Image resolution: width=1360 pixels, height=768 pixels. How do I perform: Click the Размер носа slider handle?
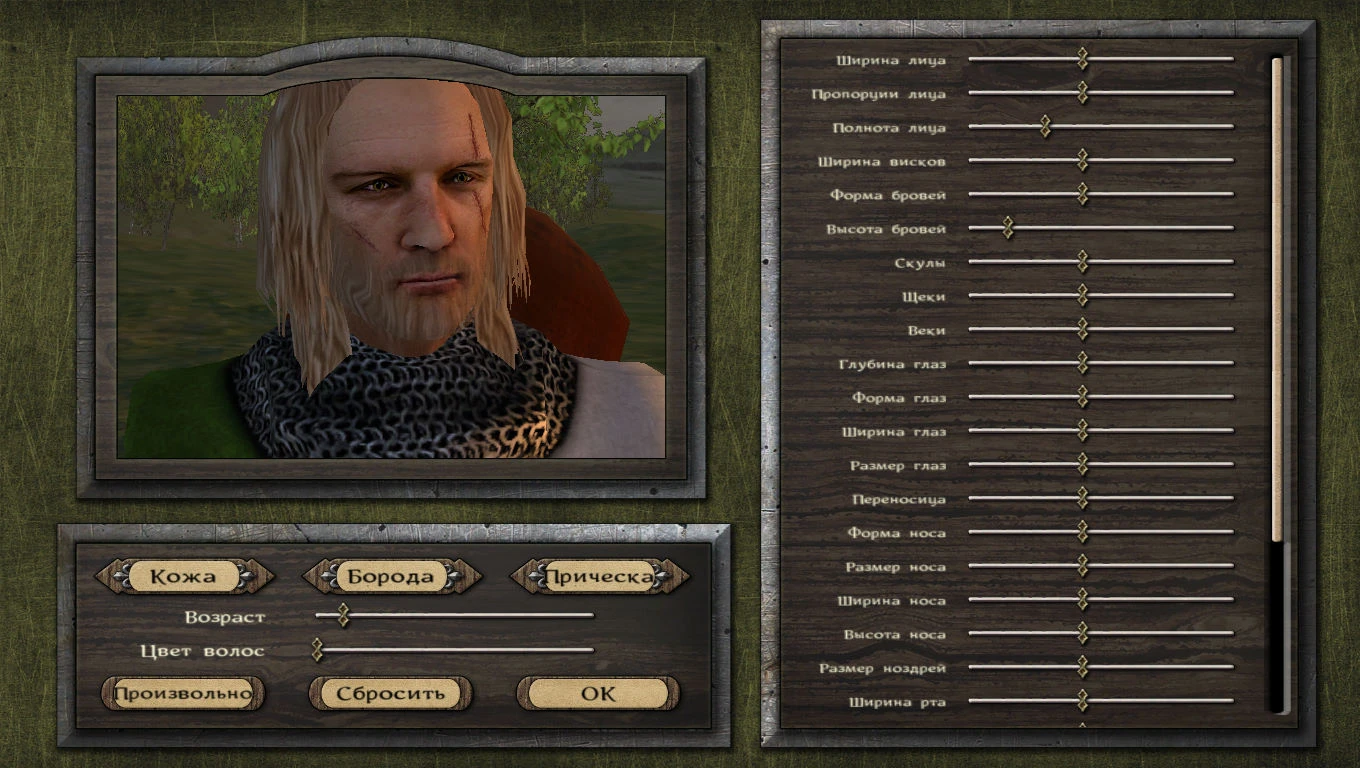[1083, 566]
